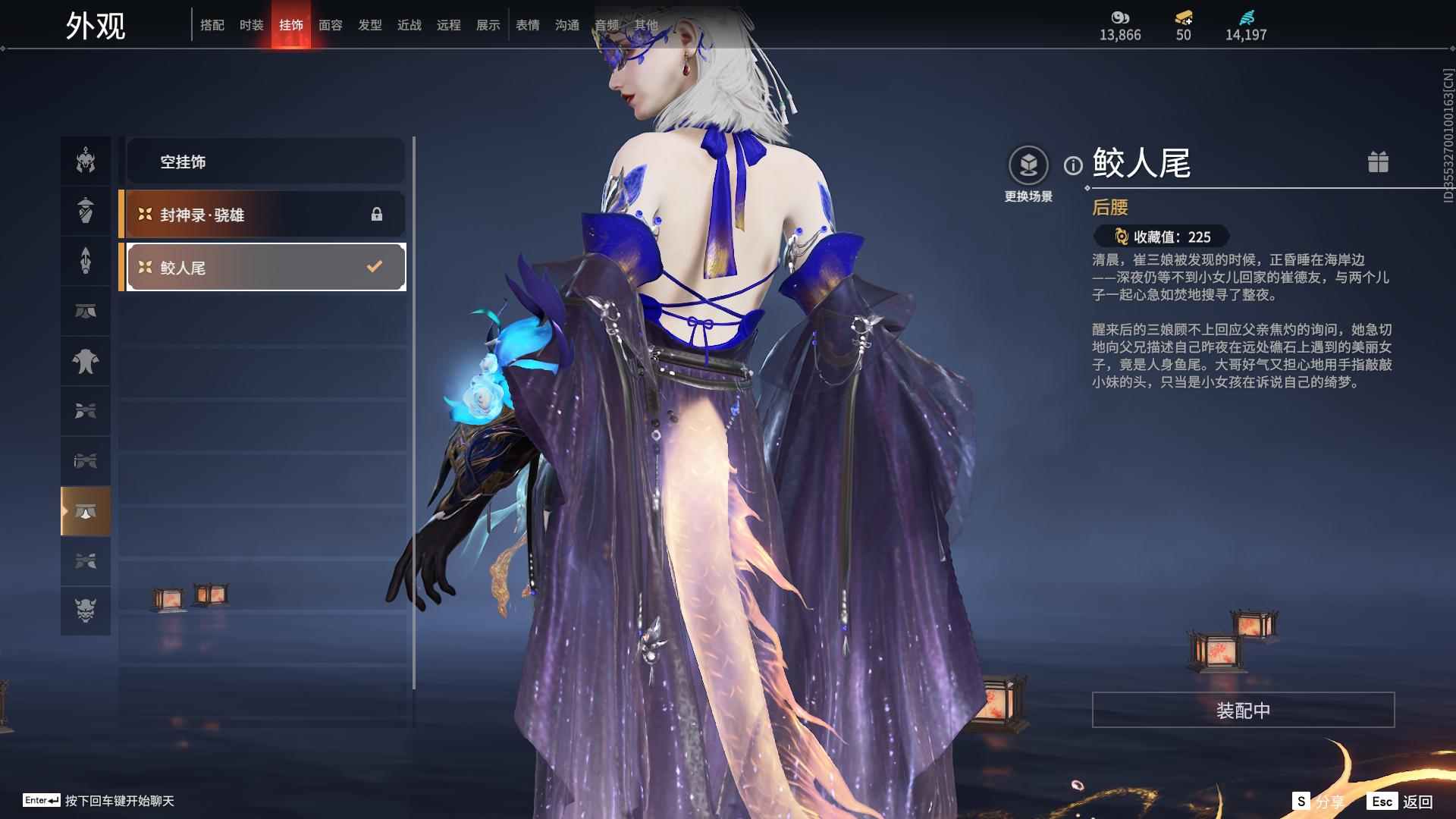Choose the 空挂饰 empty accessory option
1456x819 pixels.
click(x=265, y=162)
